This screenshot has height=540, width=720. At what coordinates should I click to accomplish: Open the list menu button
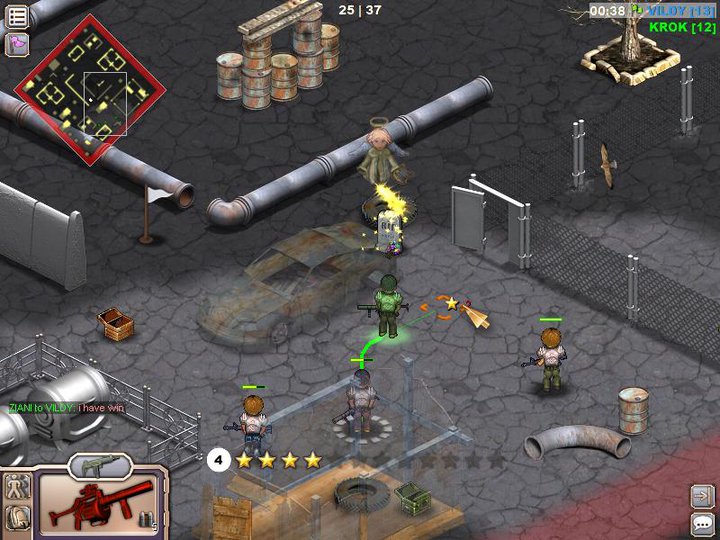[17, 14]
